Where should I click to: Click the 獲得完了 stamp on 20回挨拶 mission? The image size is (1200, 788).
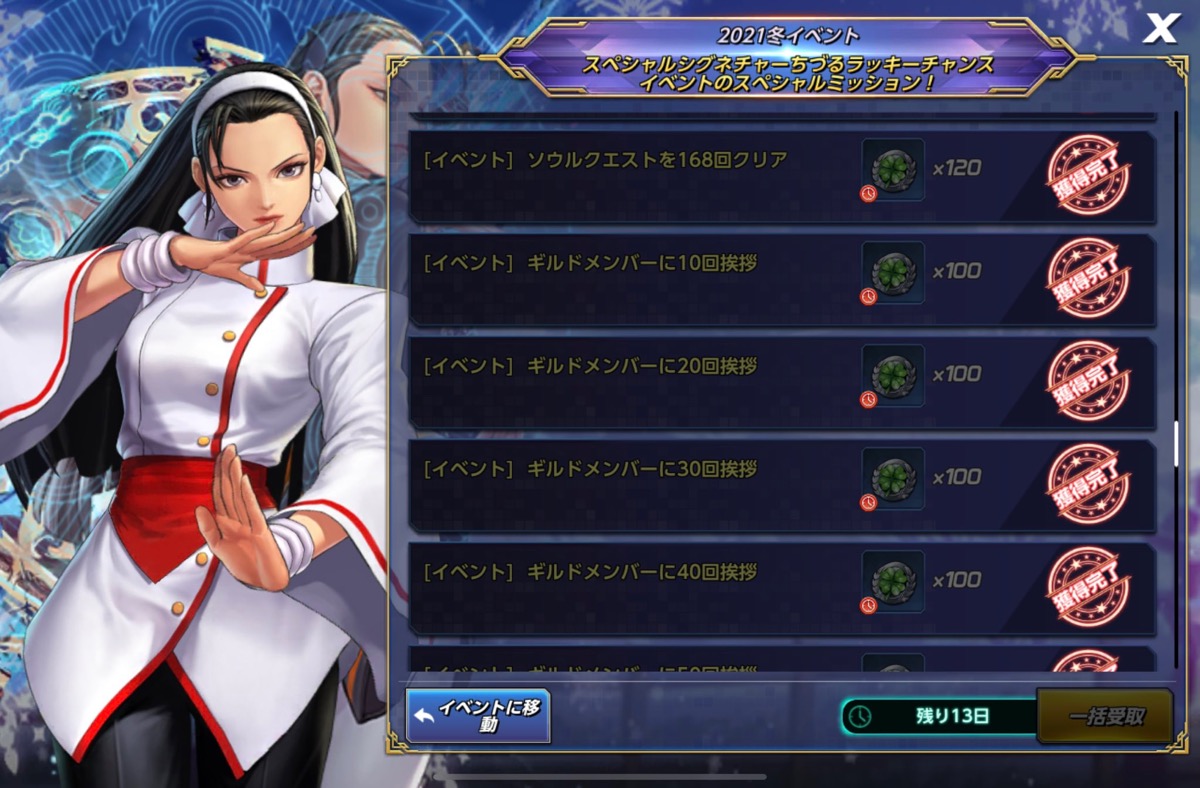[1088, 381]
